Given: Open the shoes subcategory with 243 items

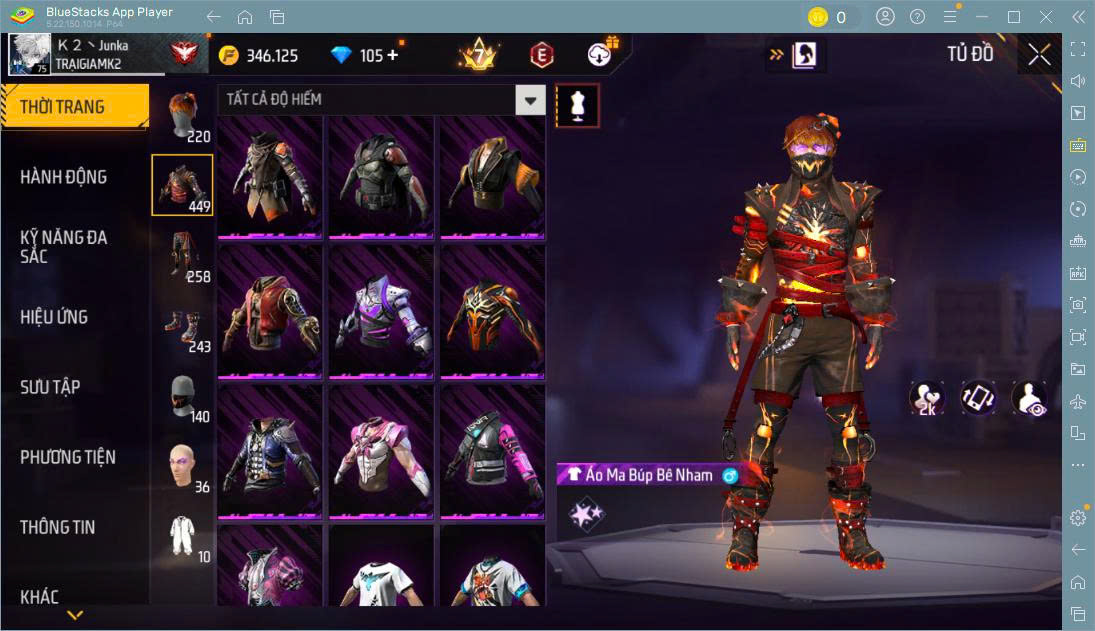Looking at the screenshot, I should [x=183, y=326].
